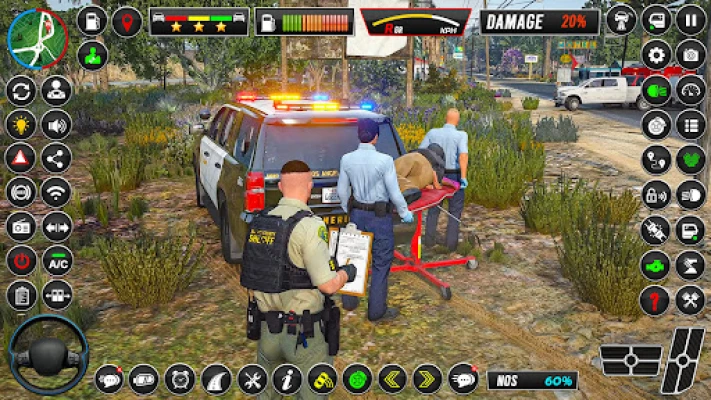
Task: Take a screenshot with the camera icon
Action: point(691,55)
